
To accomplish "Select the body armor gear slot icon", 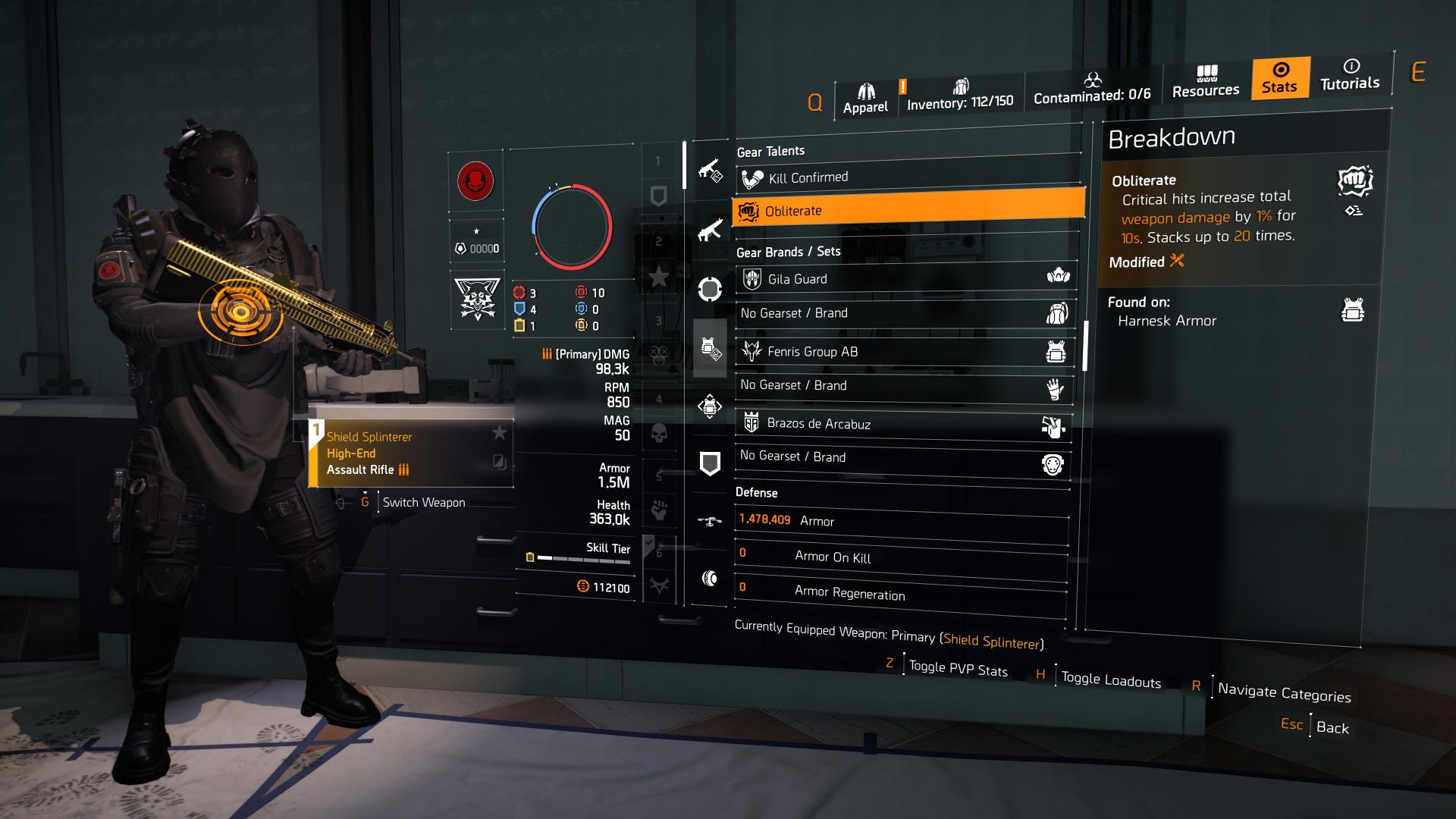I will point(710,347).
